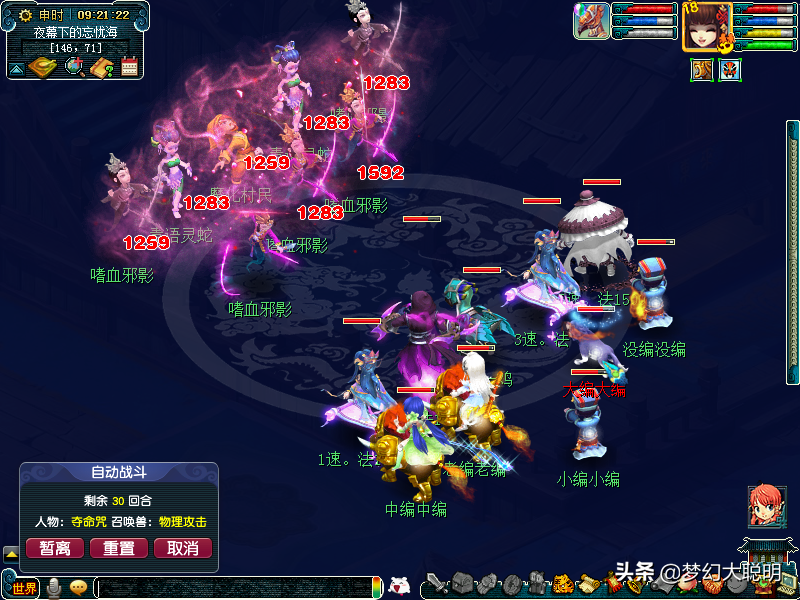Activate the microphone voice chat icon
Viewport: 800px width, 600px height.
54,587
